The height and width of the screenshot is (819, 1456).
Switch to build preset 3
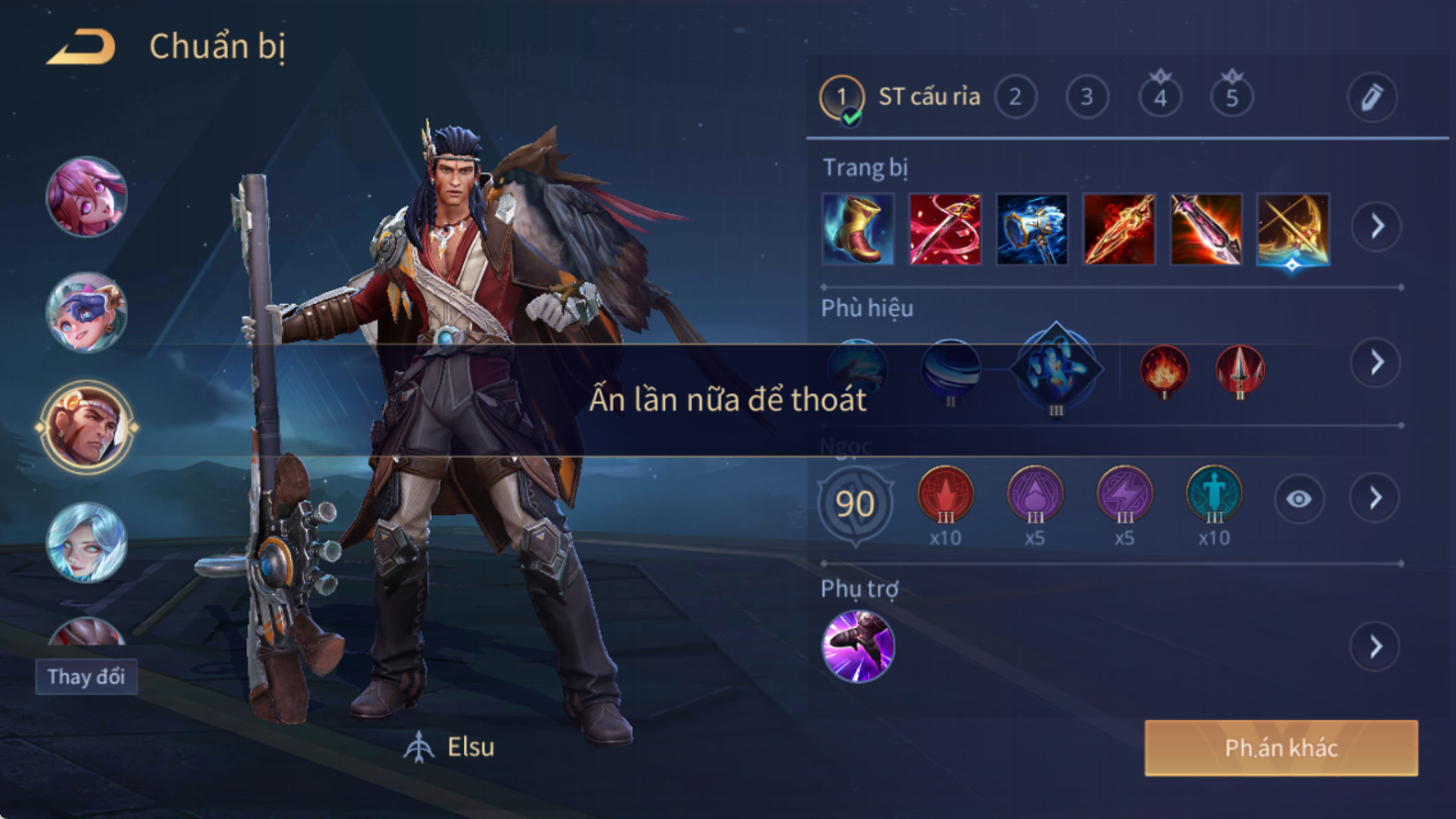tap(1087, 97)
